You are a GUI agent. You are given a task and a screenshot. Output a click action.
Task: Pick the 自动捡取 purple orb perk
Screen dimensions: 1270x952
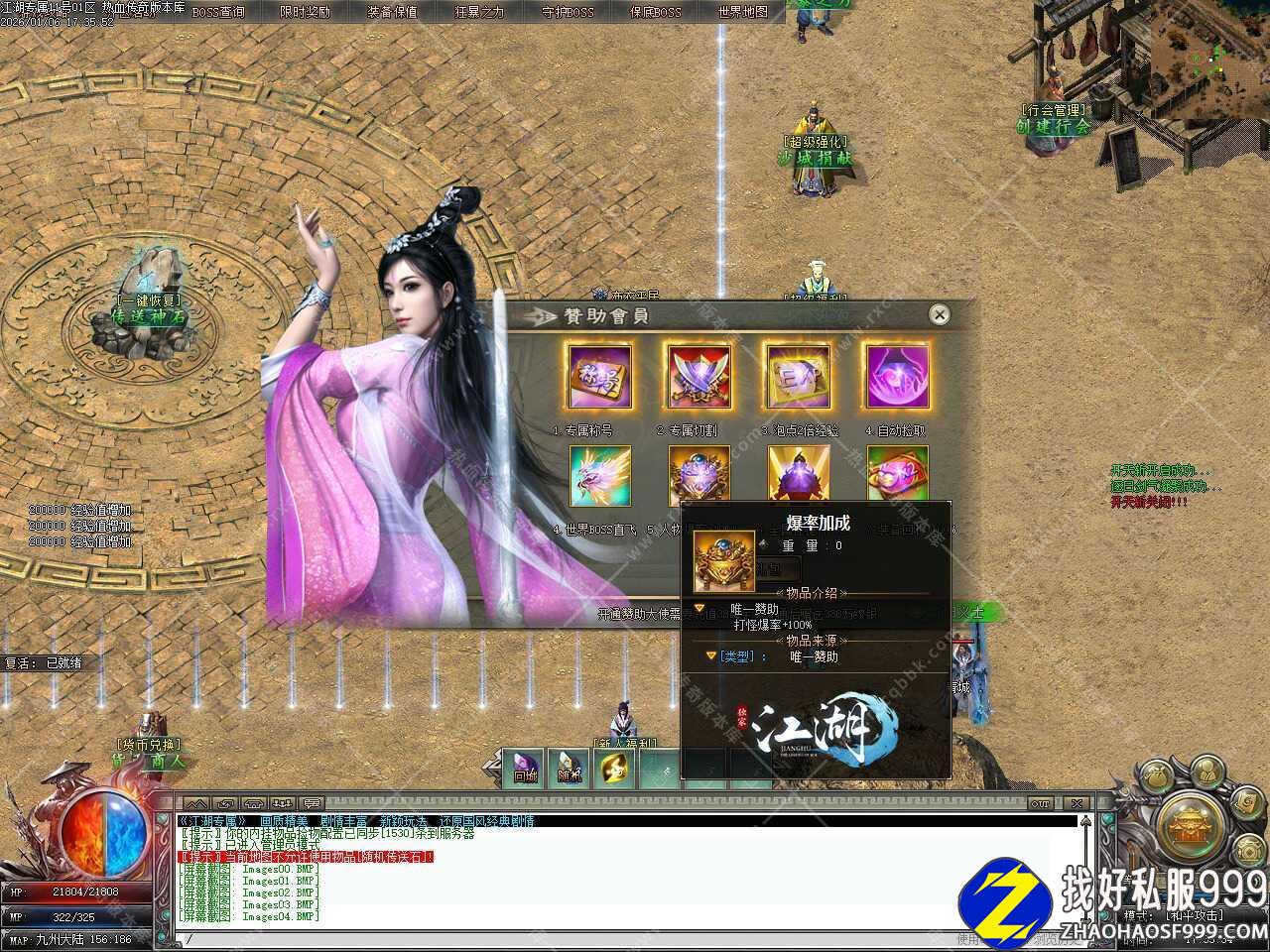(897, 377)
